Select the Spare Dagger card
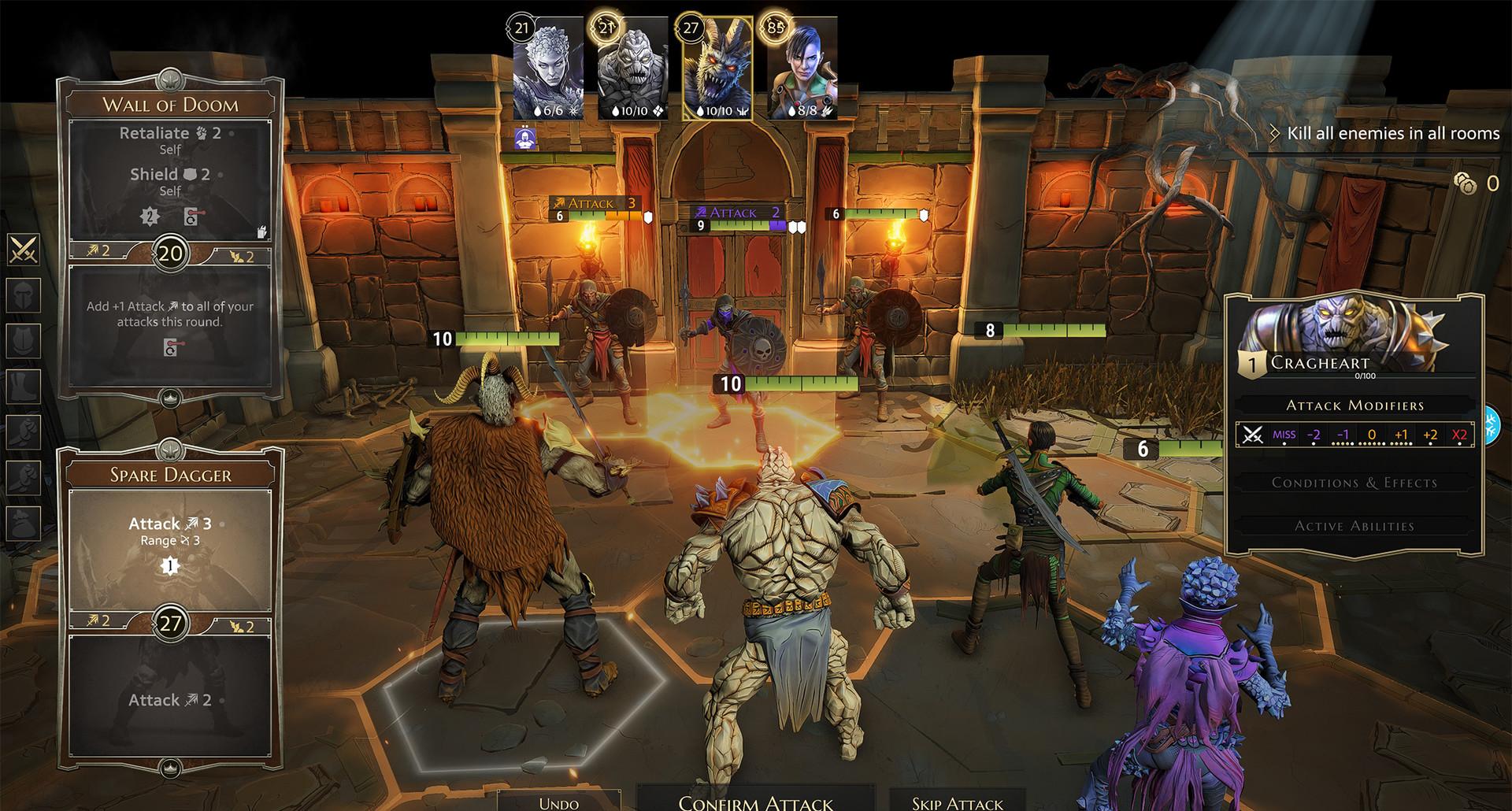The image size is (1512, 811). (170, 606)
